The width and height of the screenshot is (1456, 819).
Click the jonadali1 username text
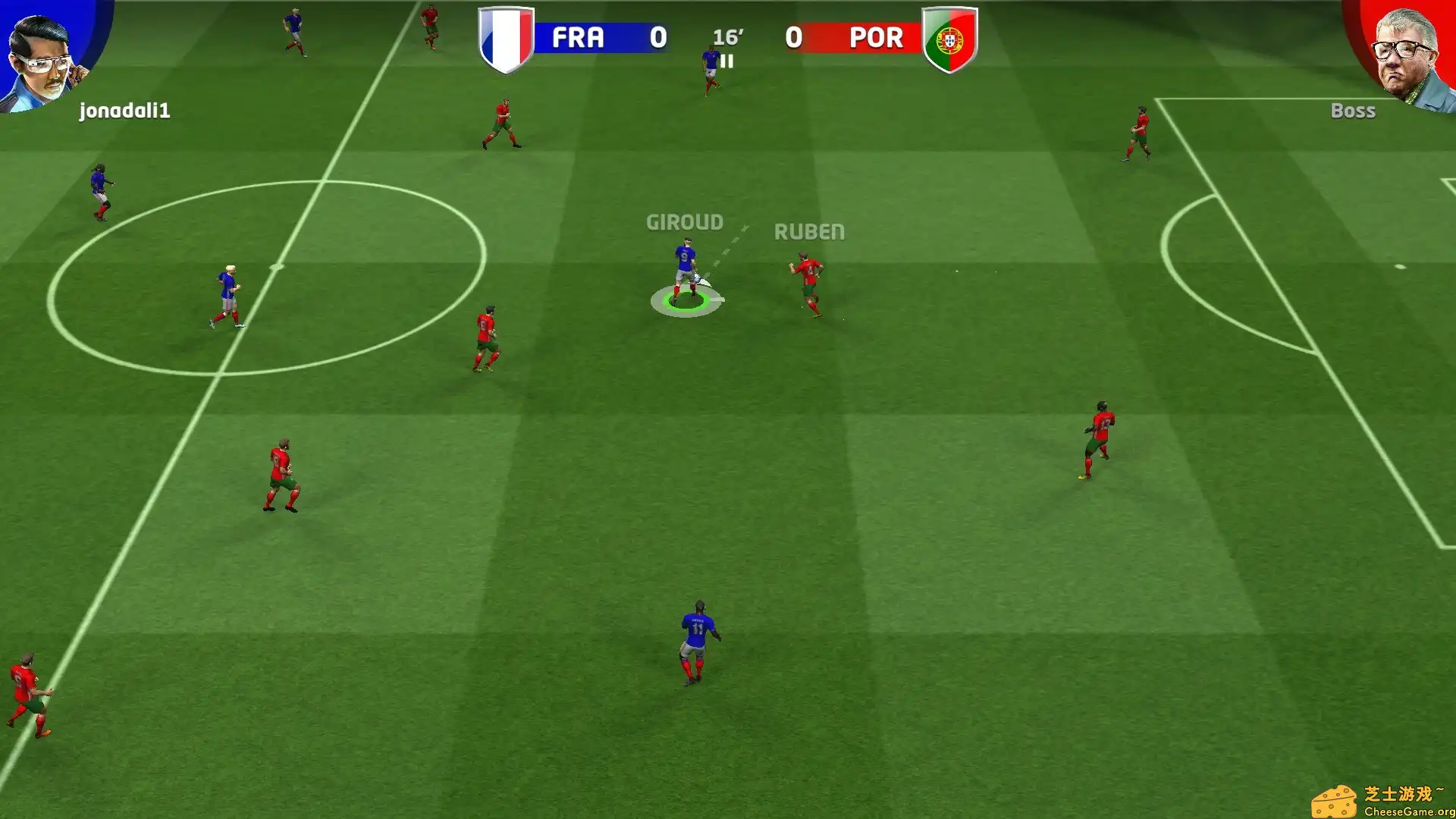124,112
